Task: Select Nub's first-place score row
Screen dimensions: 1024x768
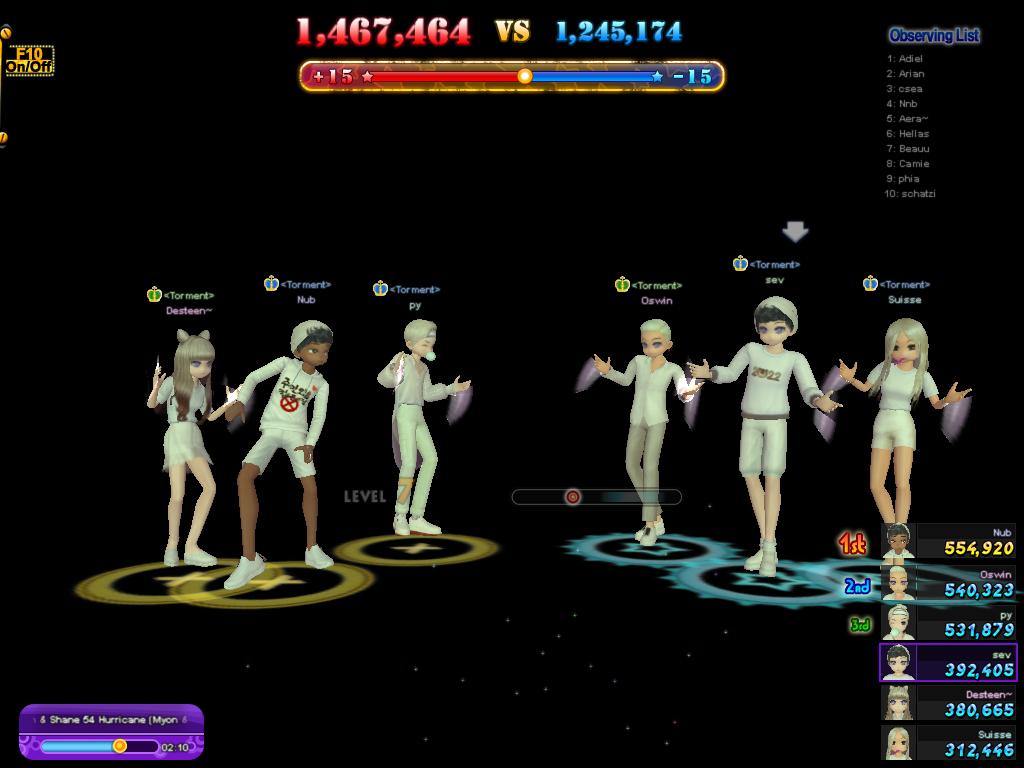Action: click(x=948, y=542)
